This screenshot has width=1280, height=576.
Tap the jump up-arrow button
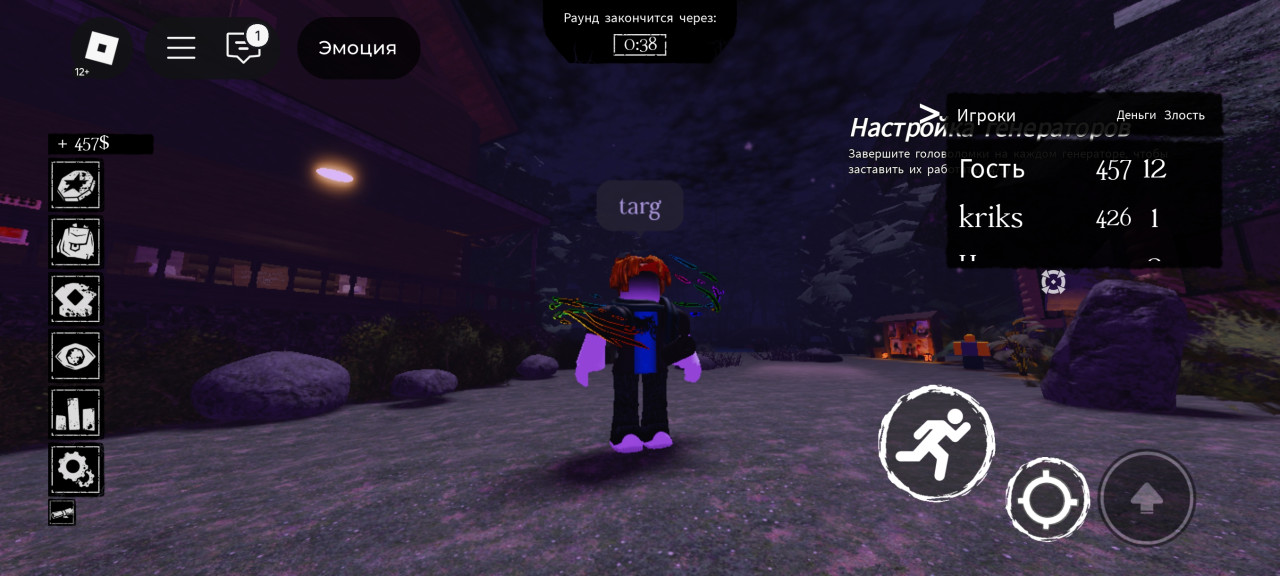coord(1146,498)
